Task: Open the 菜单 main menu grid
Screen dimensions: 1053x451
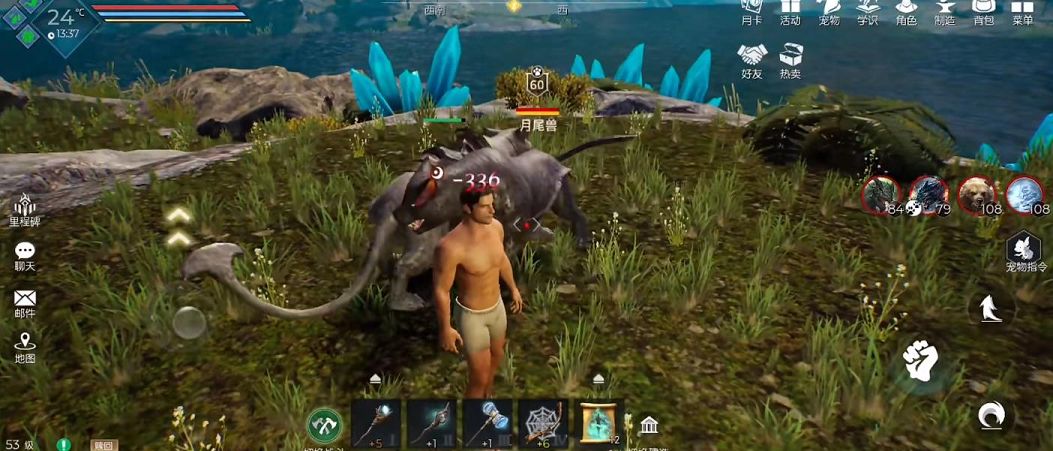Action: pyautogui.click(x=1022, y=10)
